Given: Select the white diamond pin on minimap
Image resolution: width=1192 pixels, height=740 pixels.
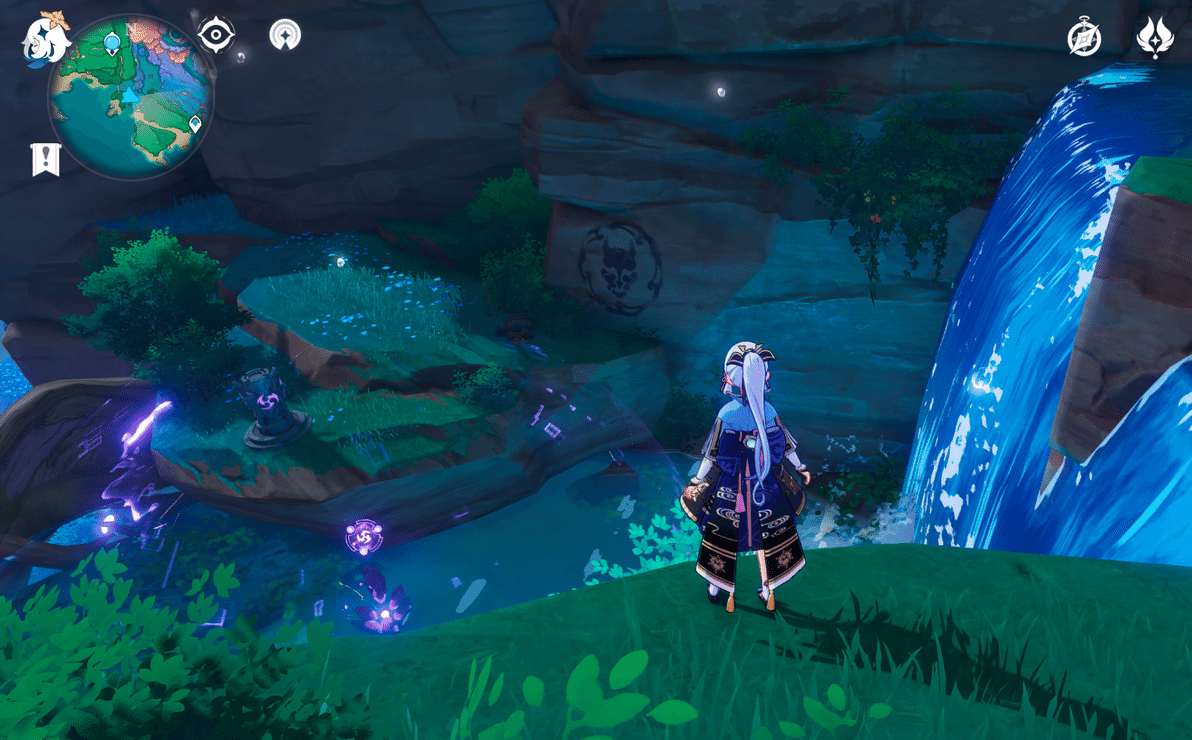Looking at the screenshot, I should [195, 124].
